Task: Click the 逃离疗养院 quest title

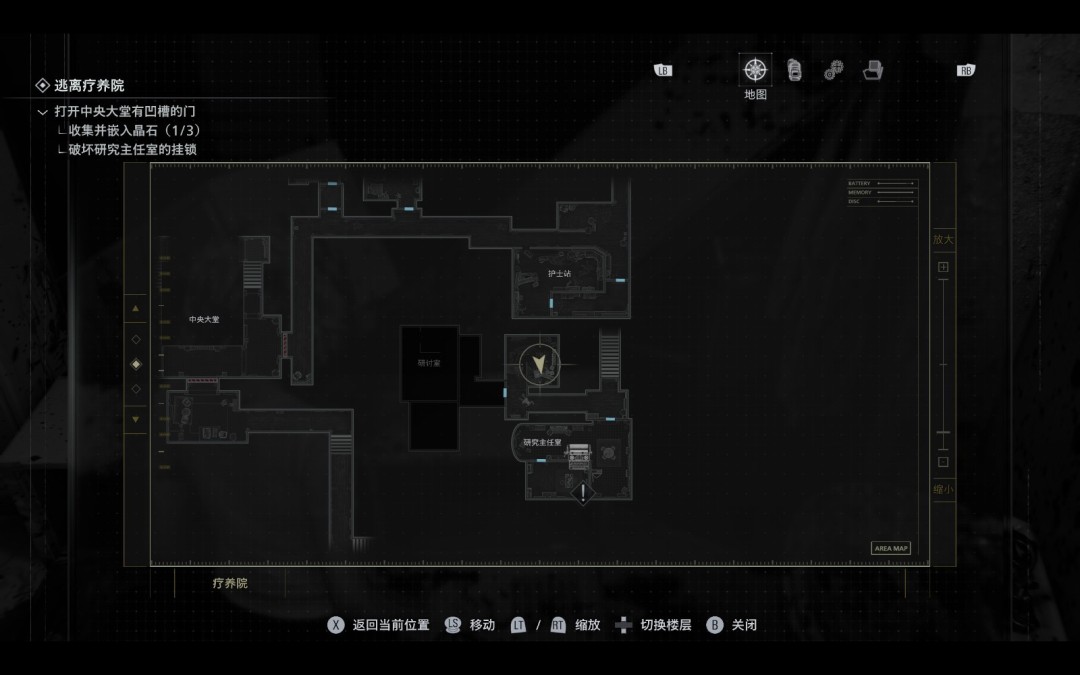Action: pyautogui.click(x=89, y=86)
